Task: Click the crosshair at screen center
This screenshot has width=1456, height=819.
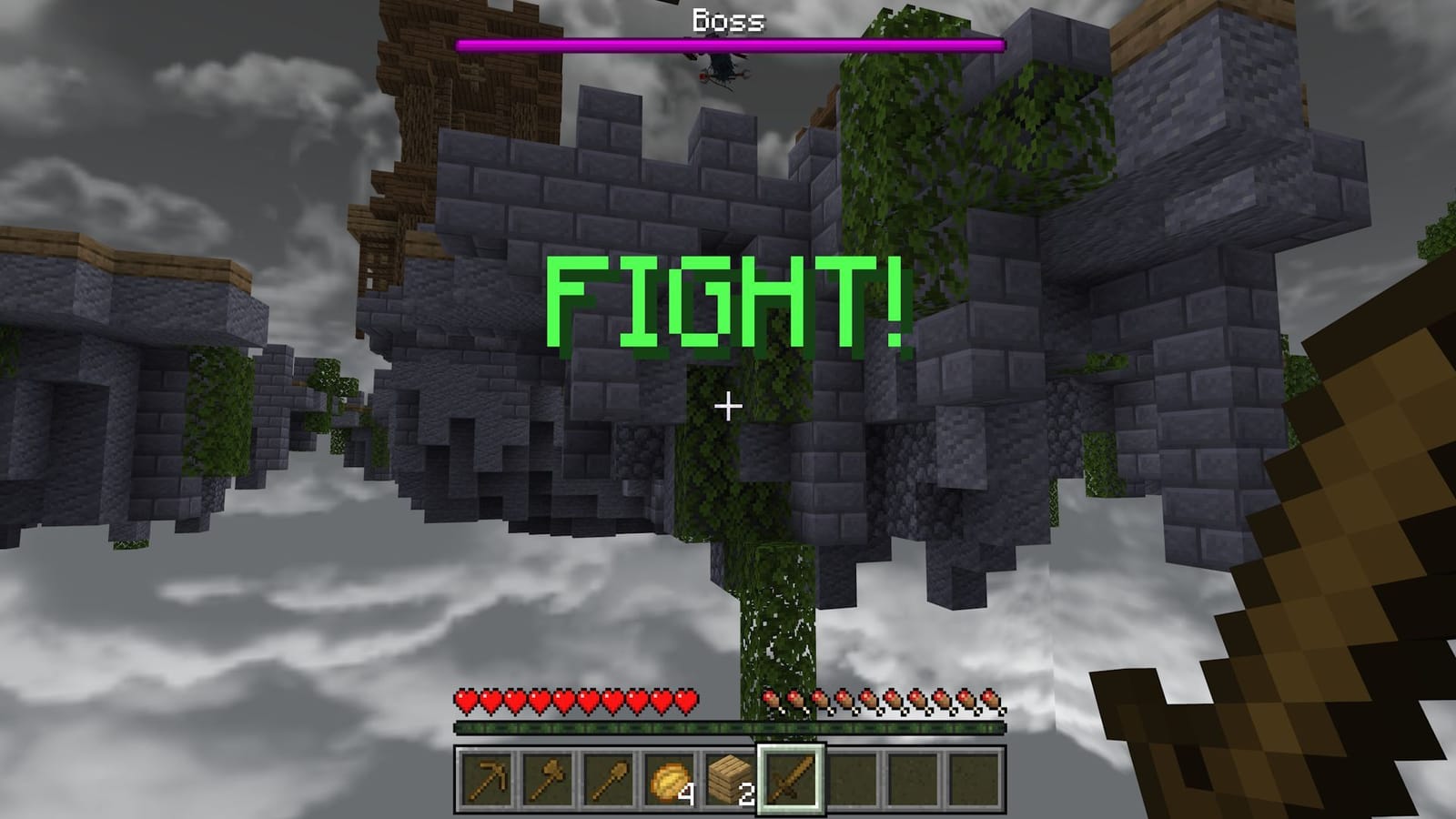Action: (x=727, y=408)
